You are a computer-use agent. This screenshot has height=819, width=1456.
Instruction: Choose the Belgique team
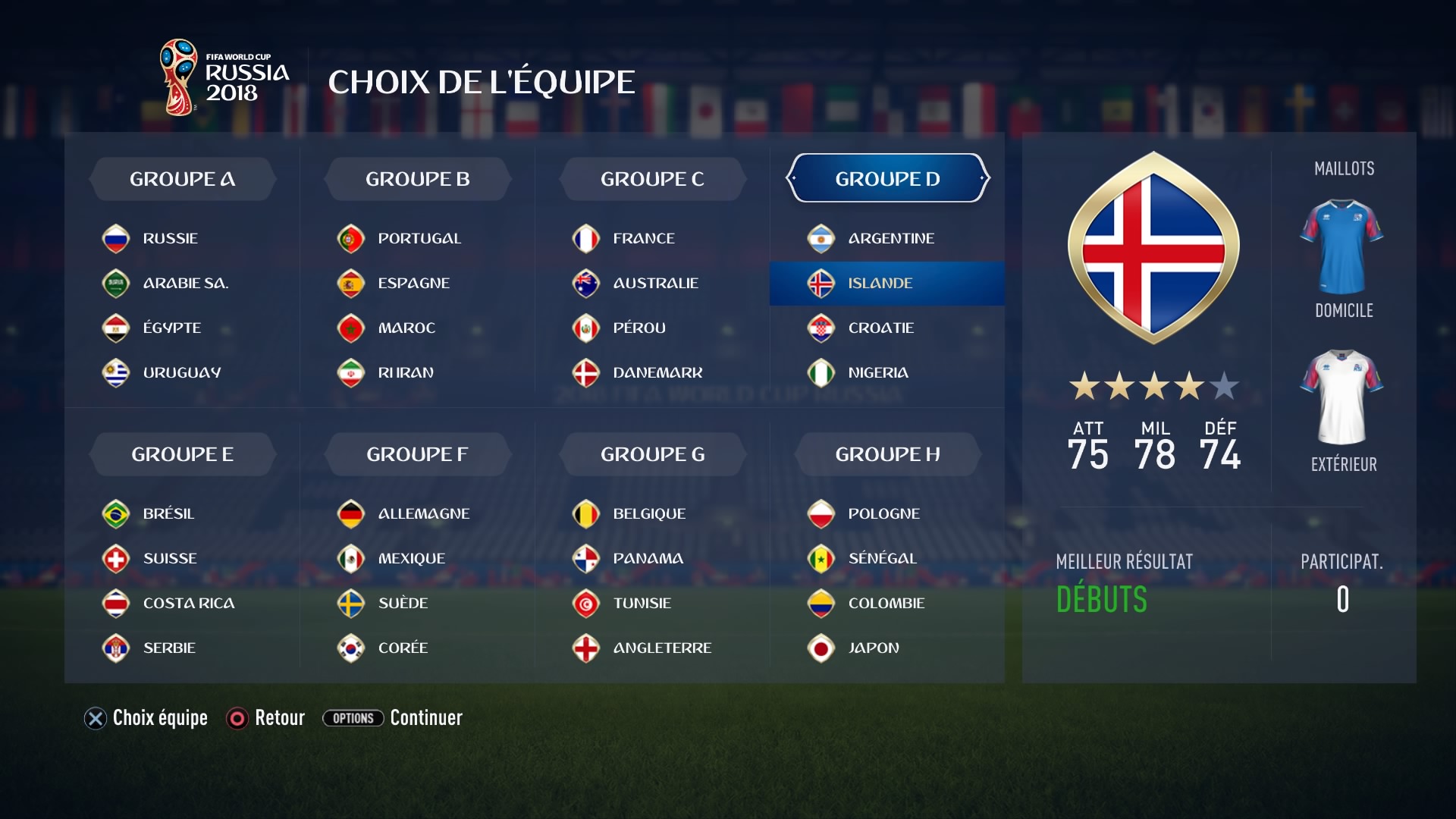coord(648,513)
